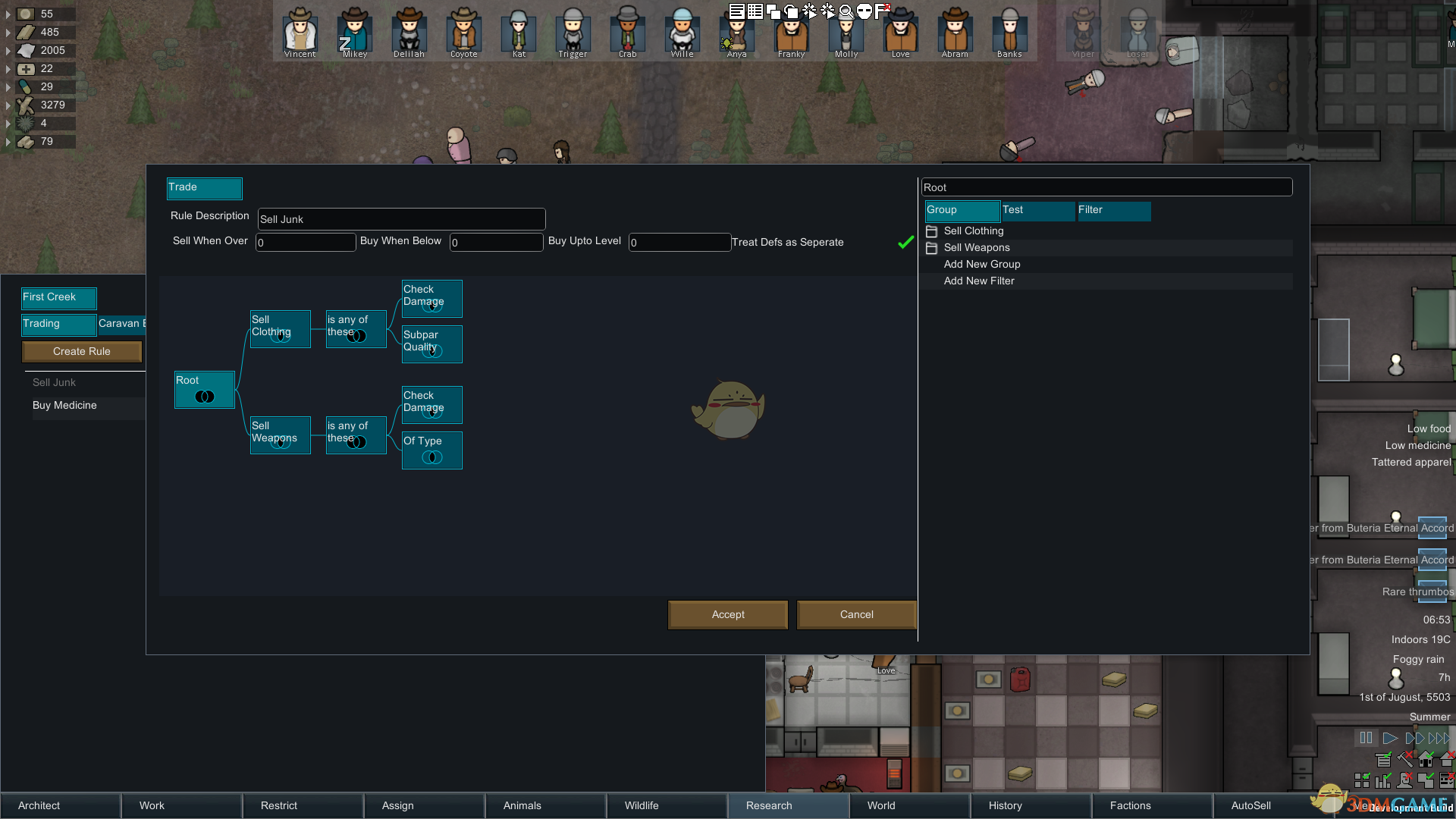1456x819 pixels.
Task: Click the flag with red X icon top right
Action: pos(883,10)
